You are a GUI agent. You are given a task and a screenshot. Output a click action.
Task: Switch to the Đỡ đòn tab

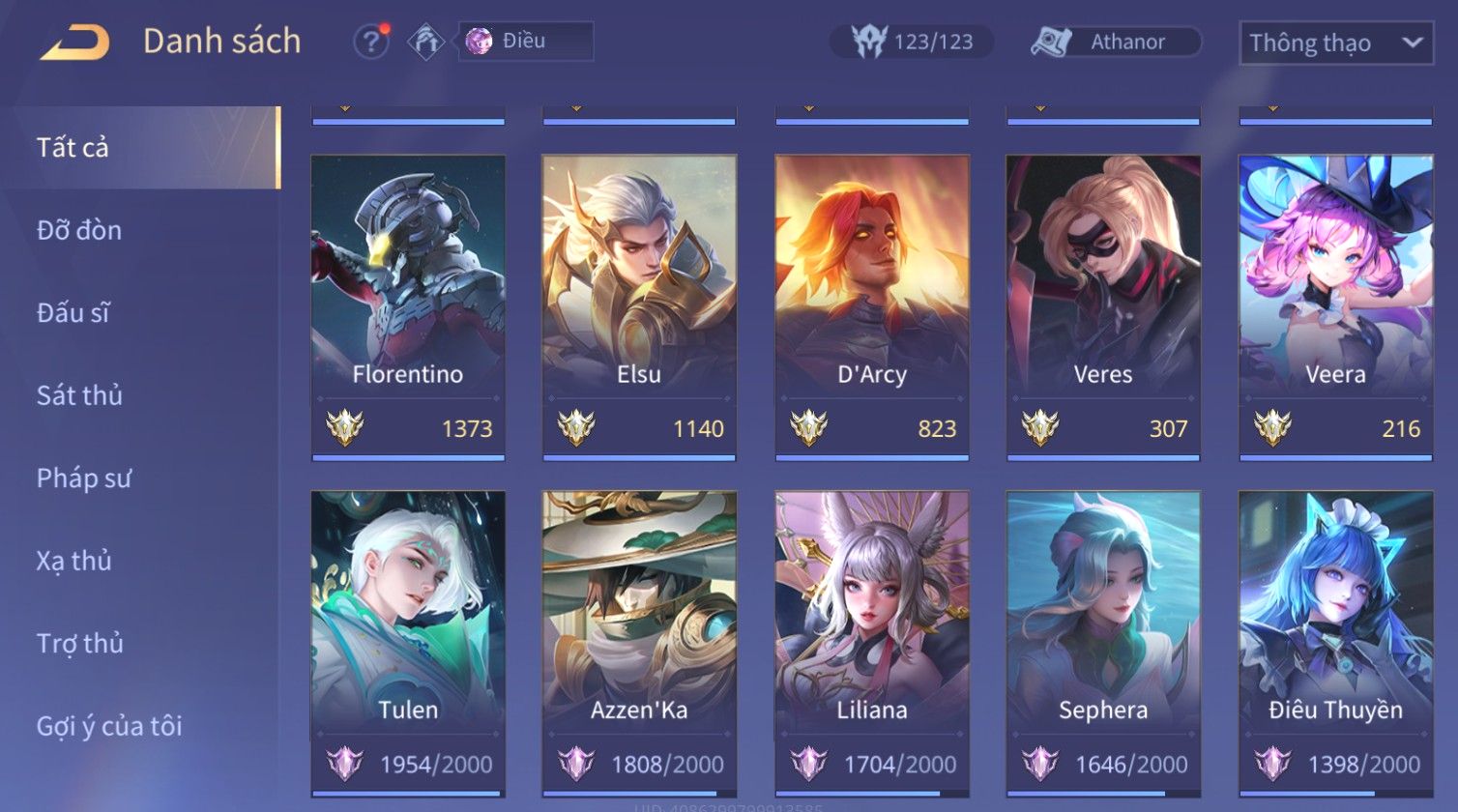79,230
